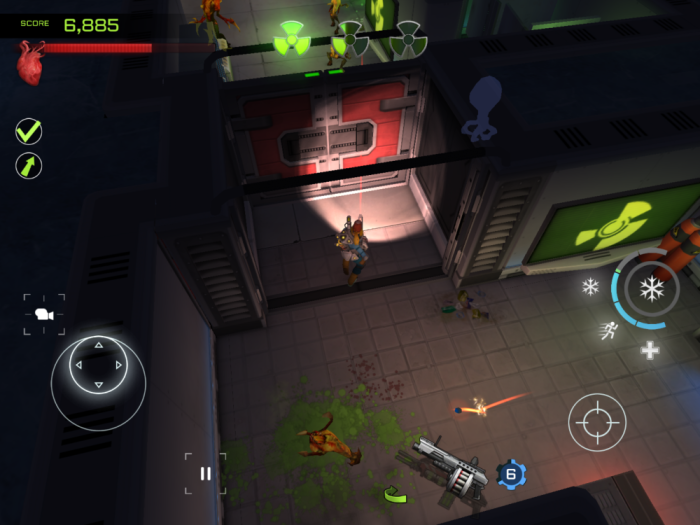Select the plus health power icon
Screen dimensions: 700x525
point(650,350)
